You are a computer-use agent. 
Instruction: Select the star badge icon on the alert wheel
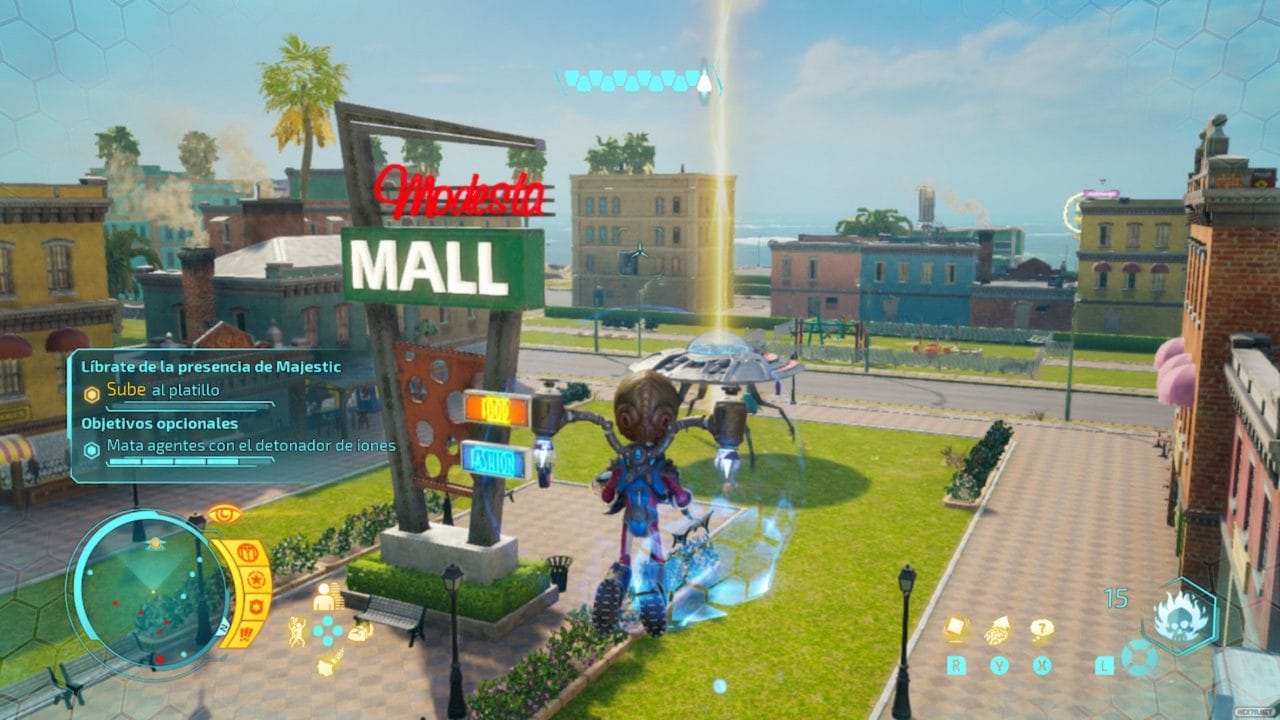pyautogui.click(x=256, y=578)
